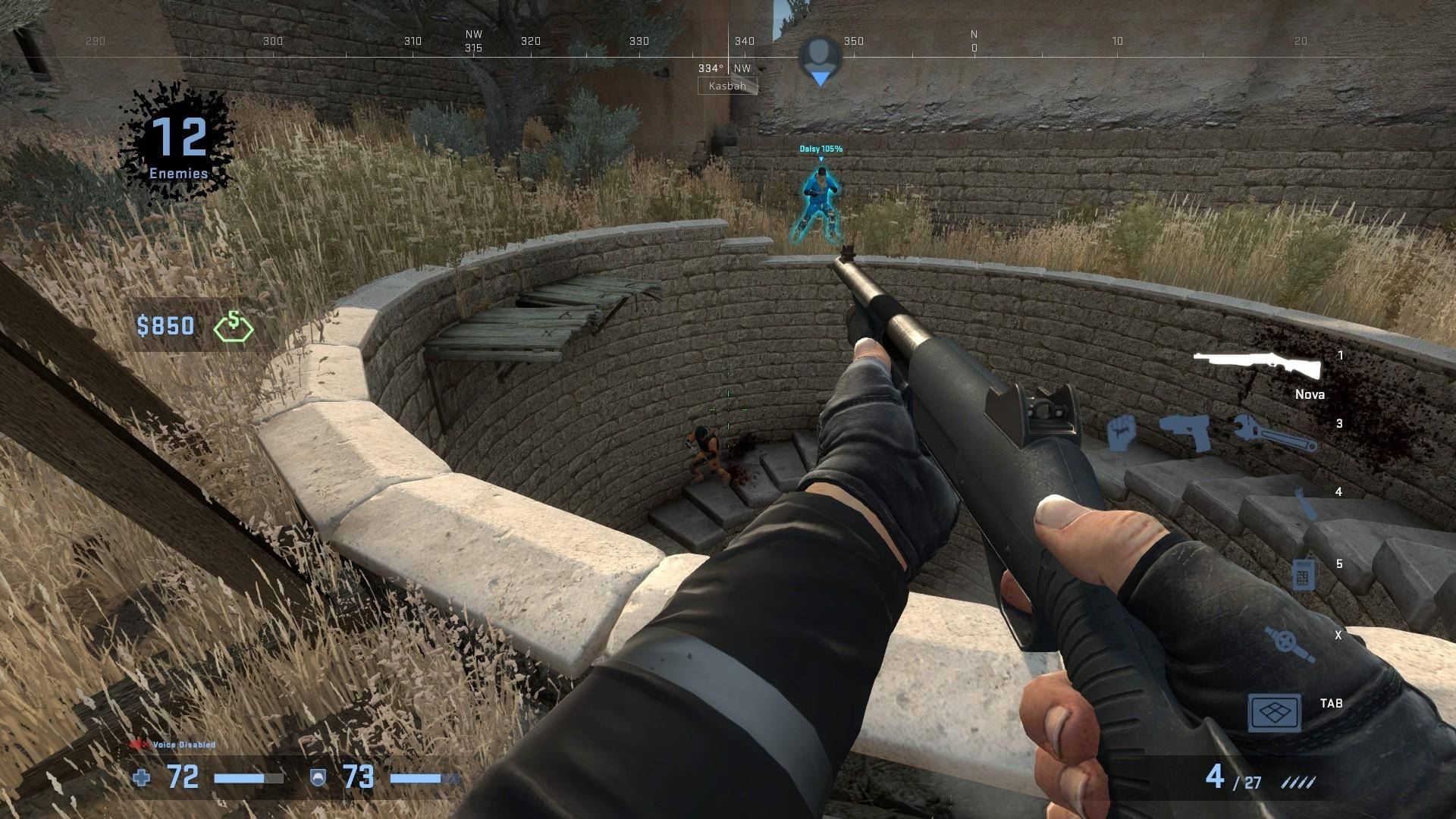The height and width of the screenshot is (819, 1456).
Task: Click the Voice Disabled indicator
Action: click(x=173, y=745)
